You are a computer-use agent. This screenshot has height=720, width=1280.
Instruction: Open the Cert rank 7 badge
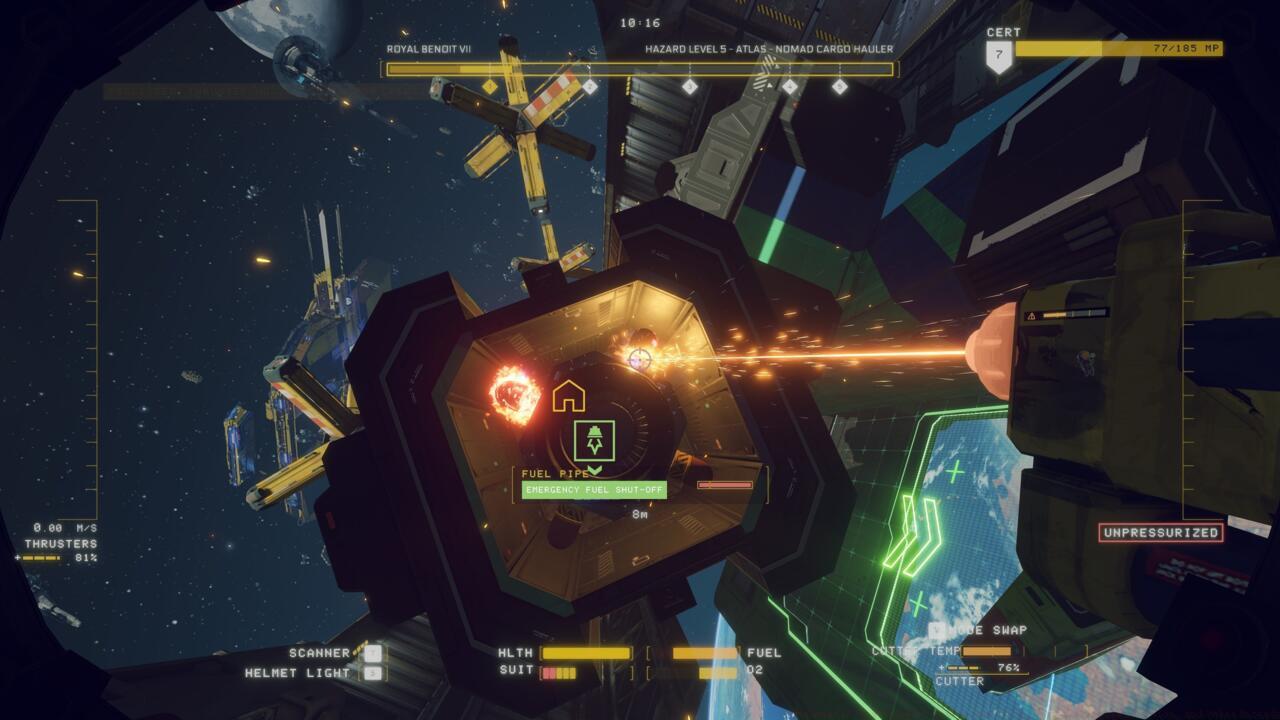tap(998, 55)
